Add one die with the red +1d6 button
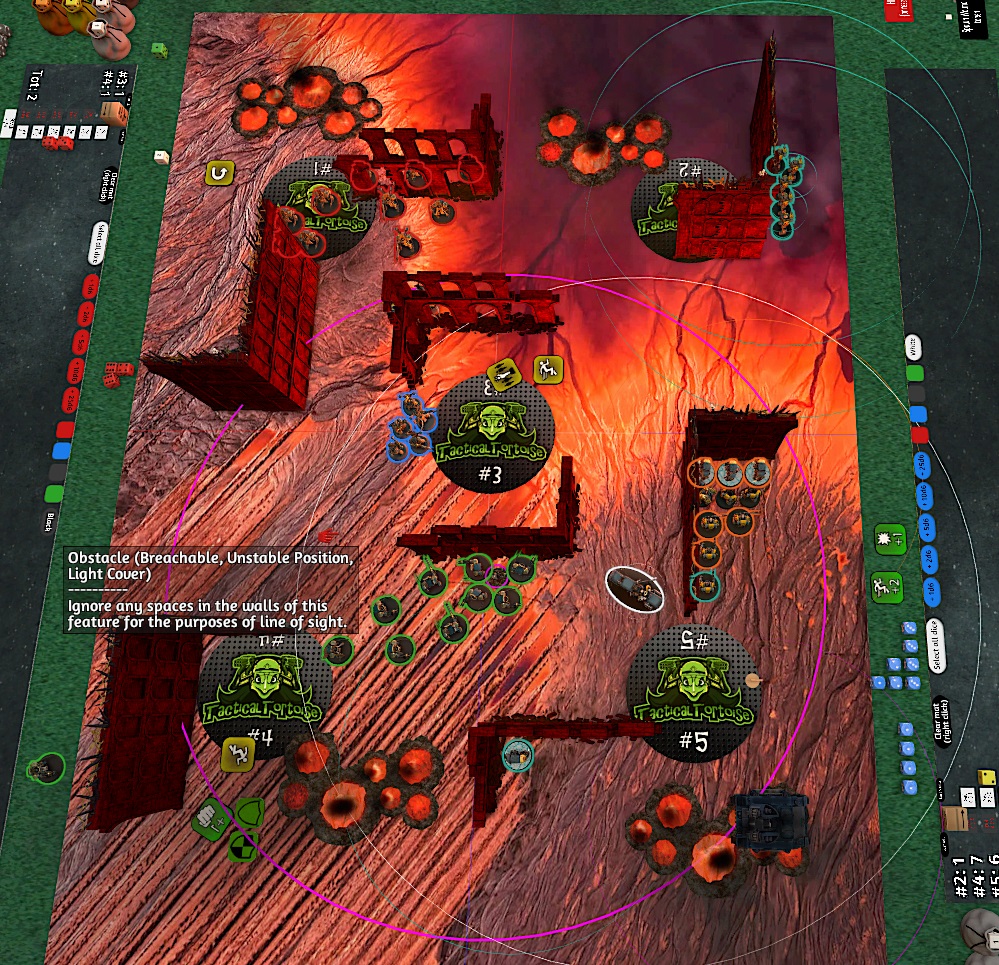The image size is (999, 965). pos(88,288)
